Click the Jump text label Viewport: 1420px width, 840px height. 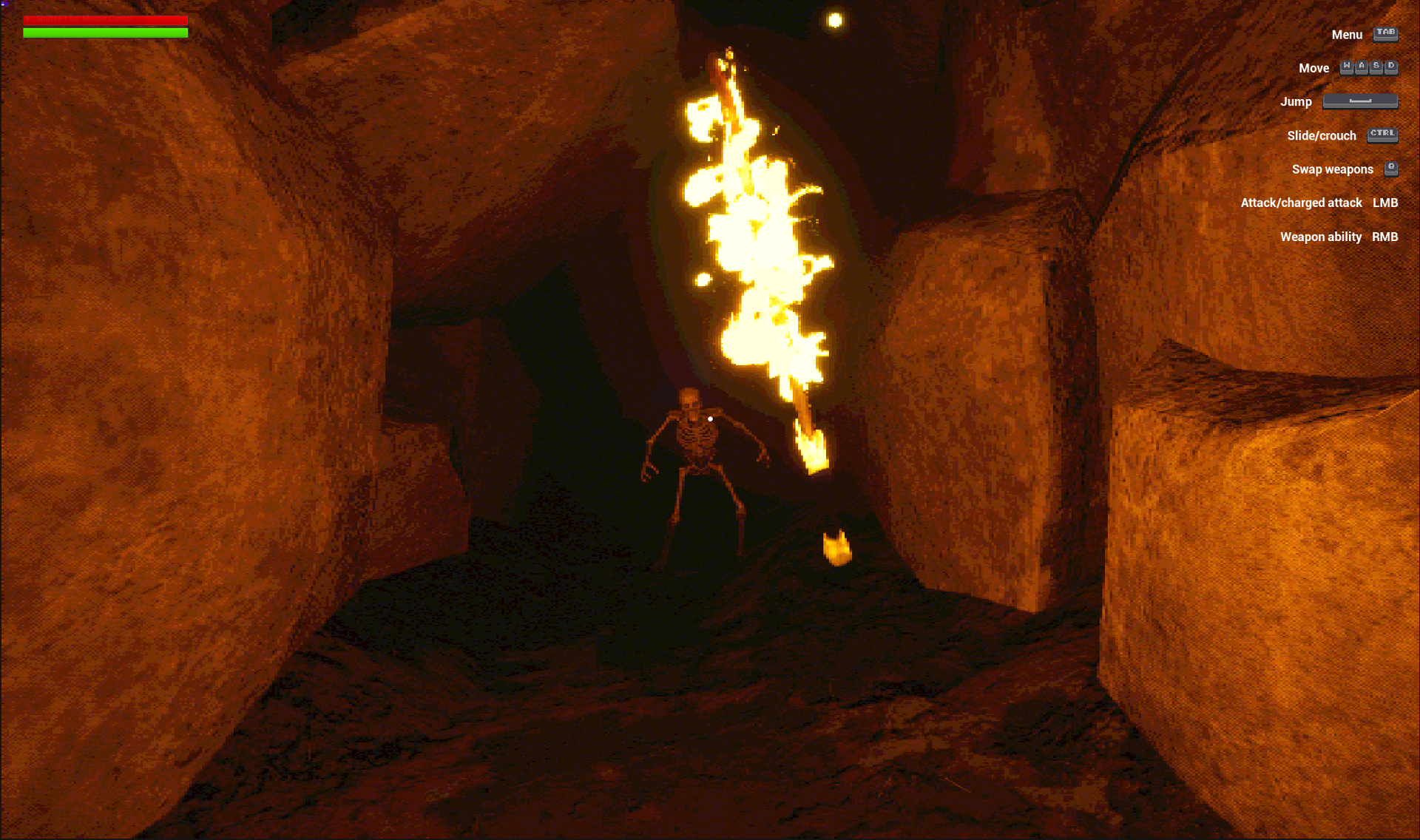(x=1296, y=101)
